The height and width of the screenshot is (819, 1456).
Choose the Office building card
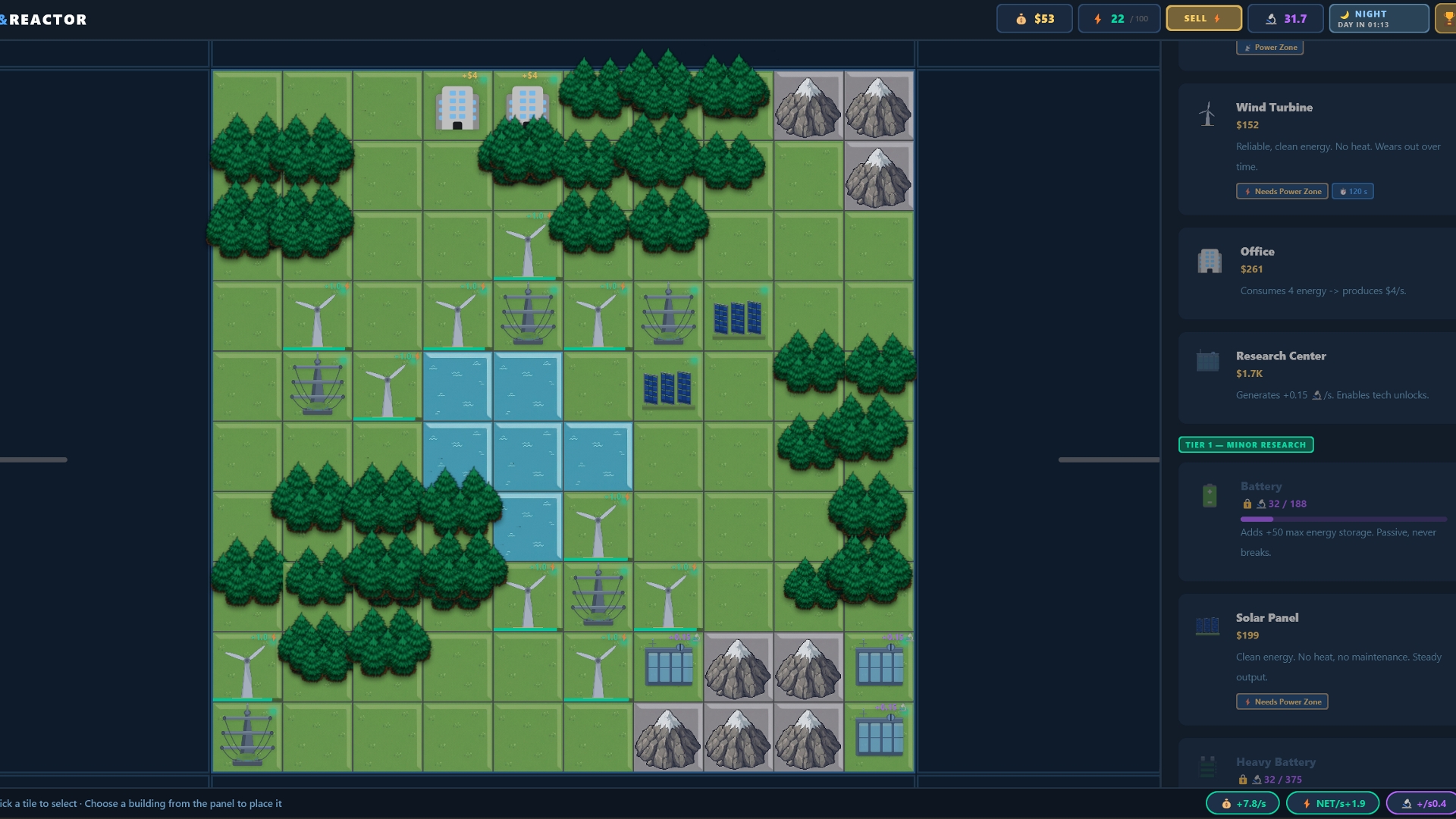coord(1316,273)
